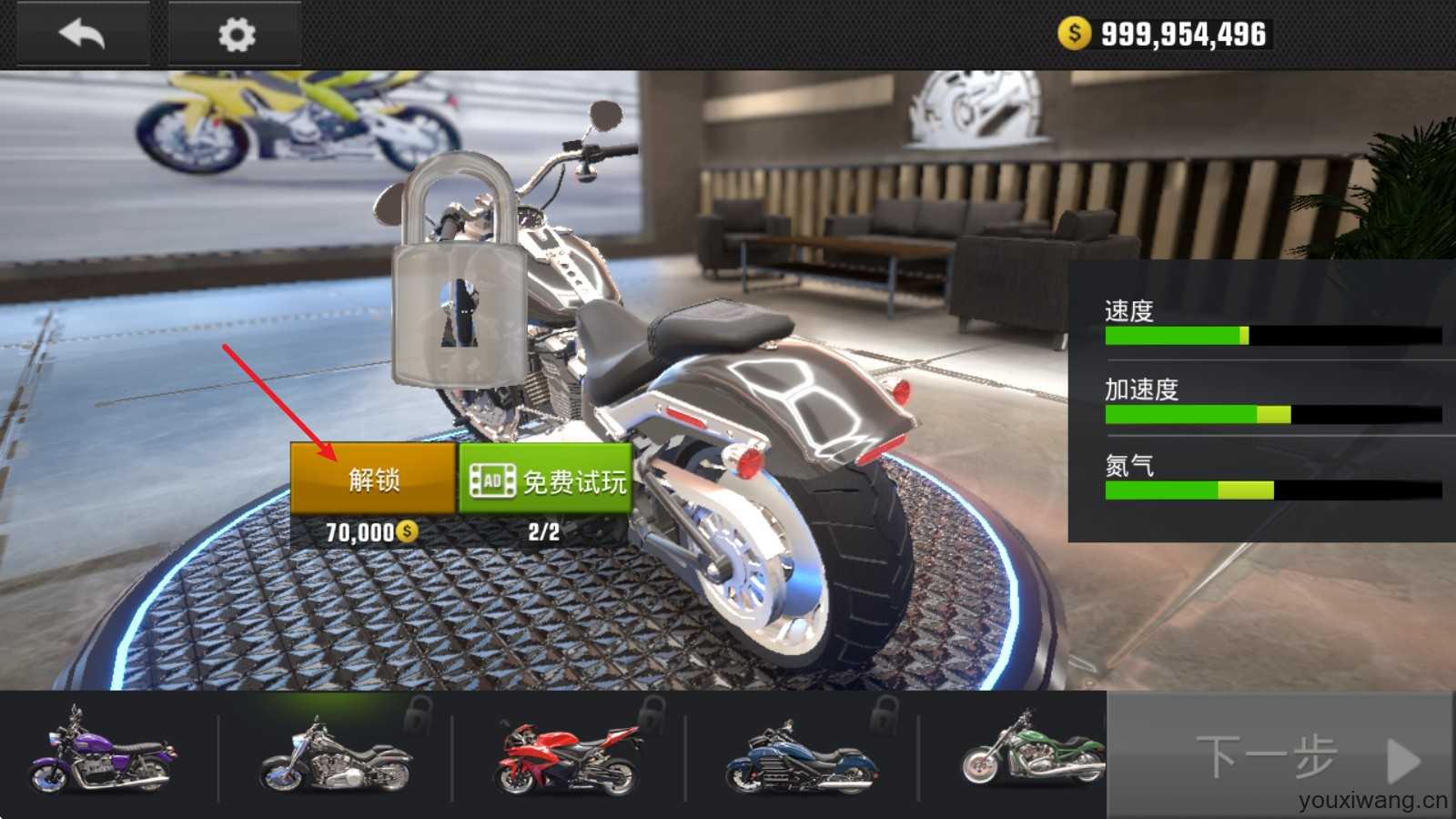Unlock the bike with the 解锁 button
This screenshot has height=819, width=1456.
tap(373, 479)
